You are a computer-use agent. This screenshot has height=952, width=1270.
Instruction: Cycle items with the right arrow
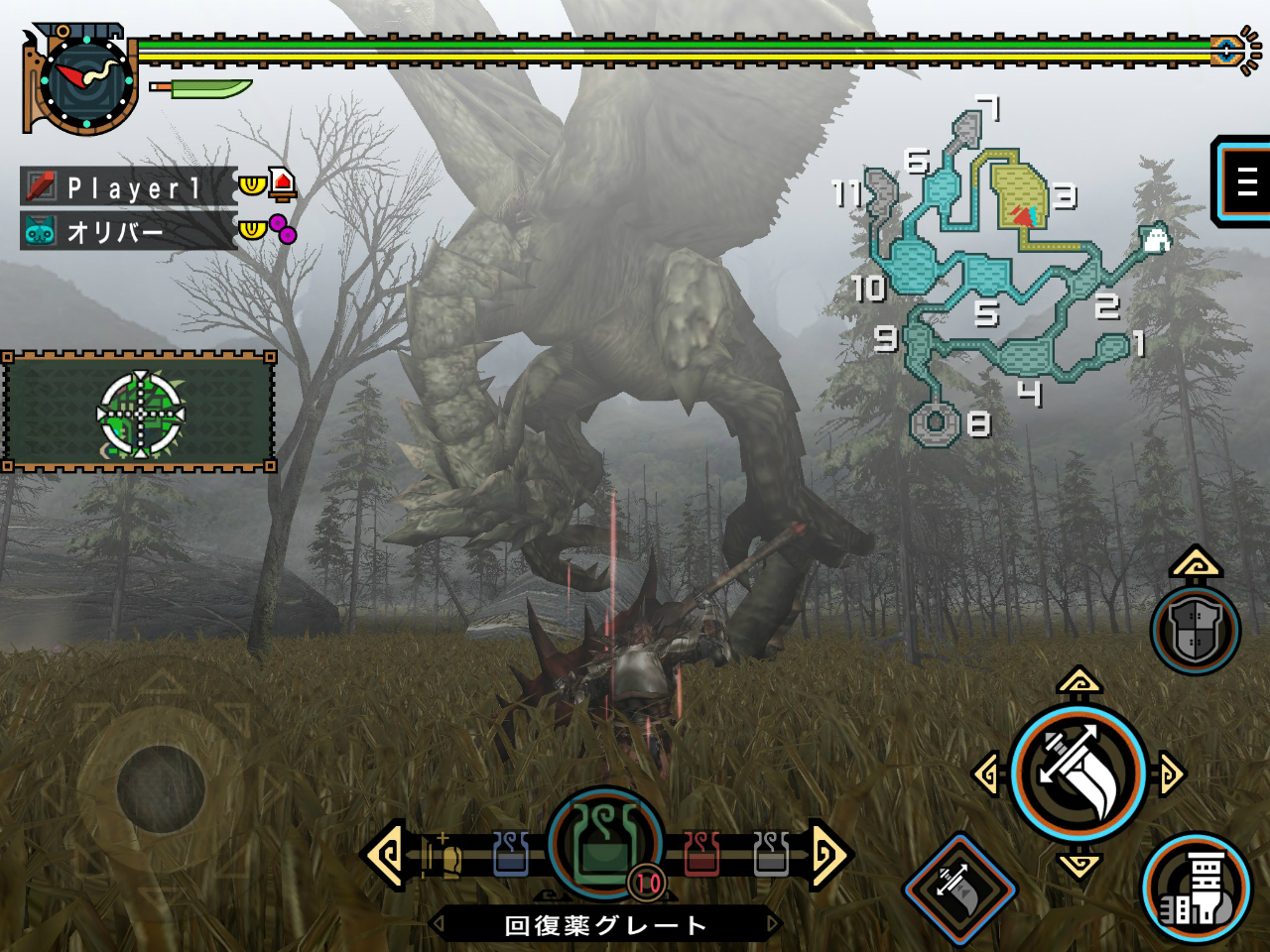click(x=827, y=853)
